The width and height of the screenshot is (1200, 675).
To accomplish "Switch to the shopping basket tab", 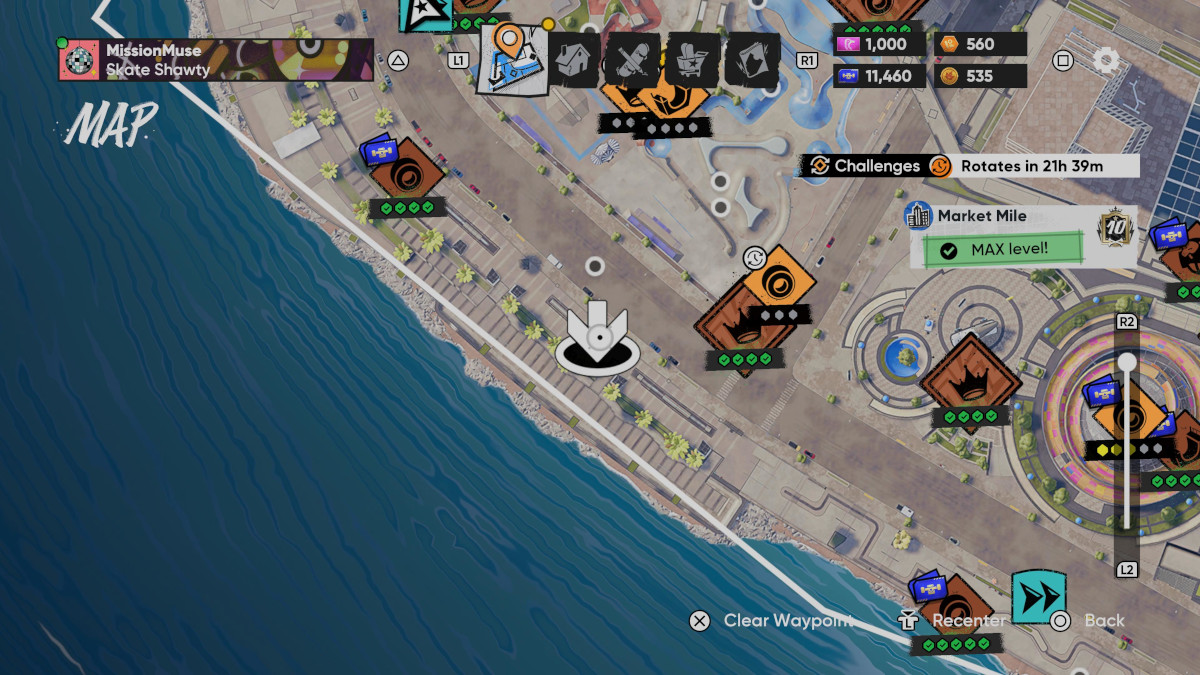I will pyautogui.click(x=692, y=59).
